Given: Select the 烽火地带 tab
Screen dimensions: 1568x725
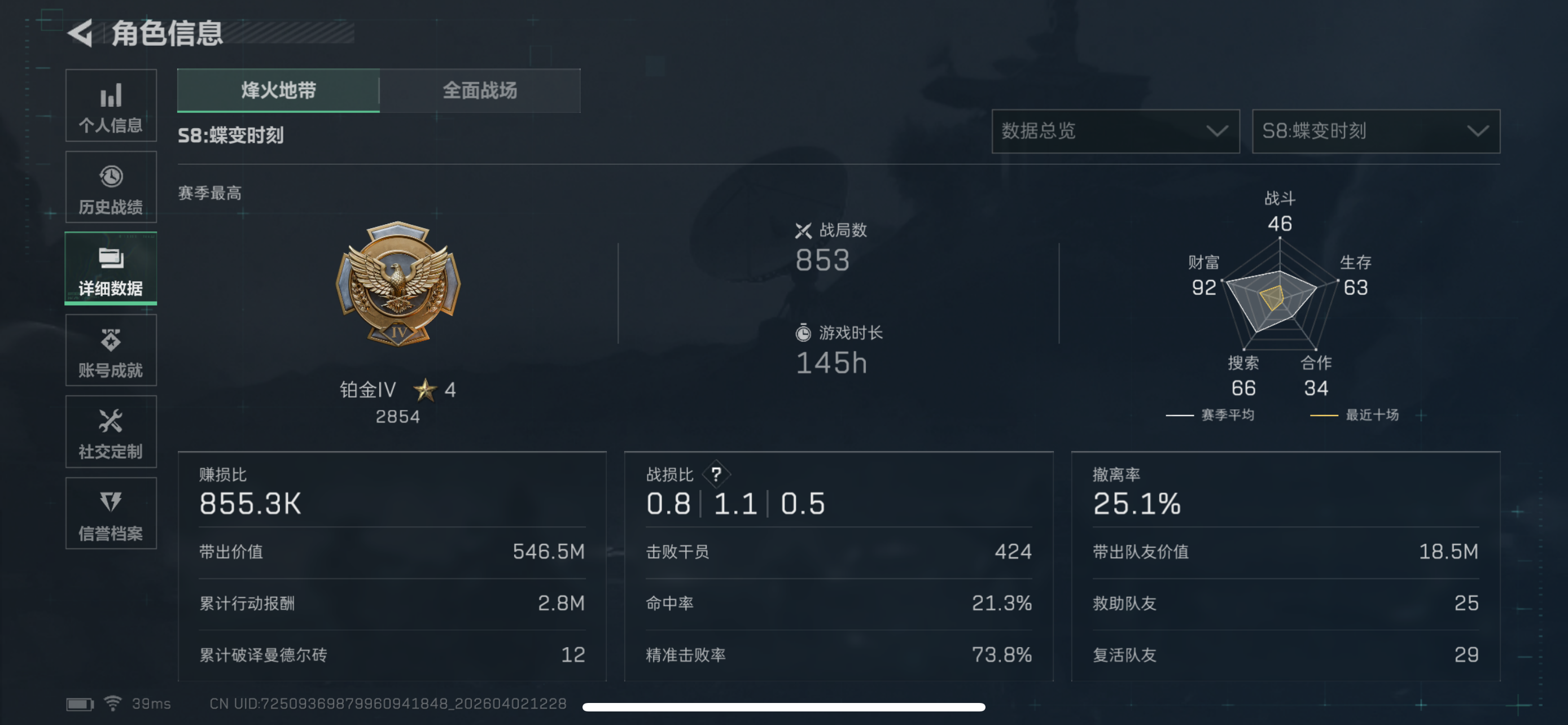Looking at the screenshot, I should click(278, 90).
